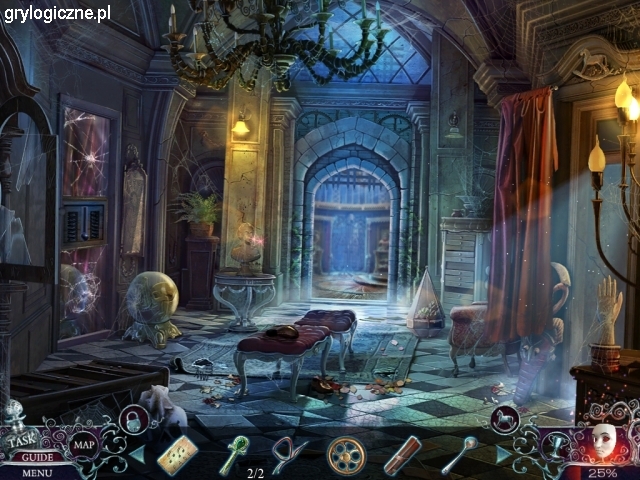
Task: Select the silver spoon-shaped tool
Action: pos(459,453)
